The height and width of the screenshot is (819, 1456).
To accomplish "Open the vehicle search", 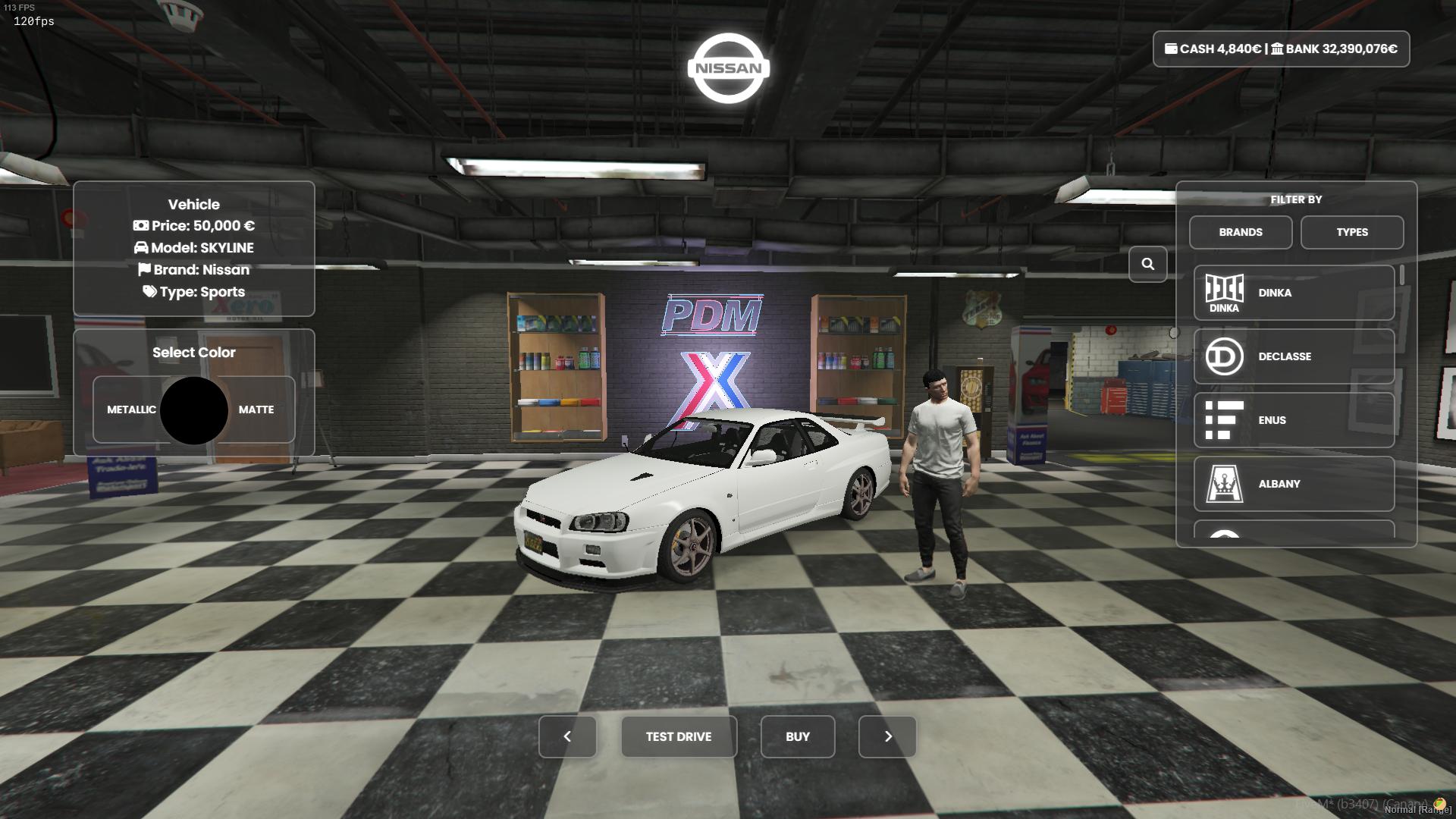I will point(1147,264).
